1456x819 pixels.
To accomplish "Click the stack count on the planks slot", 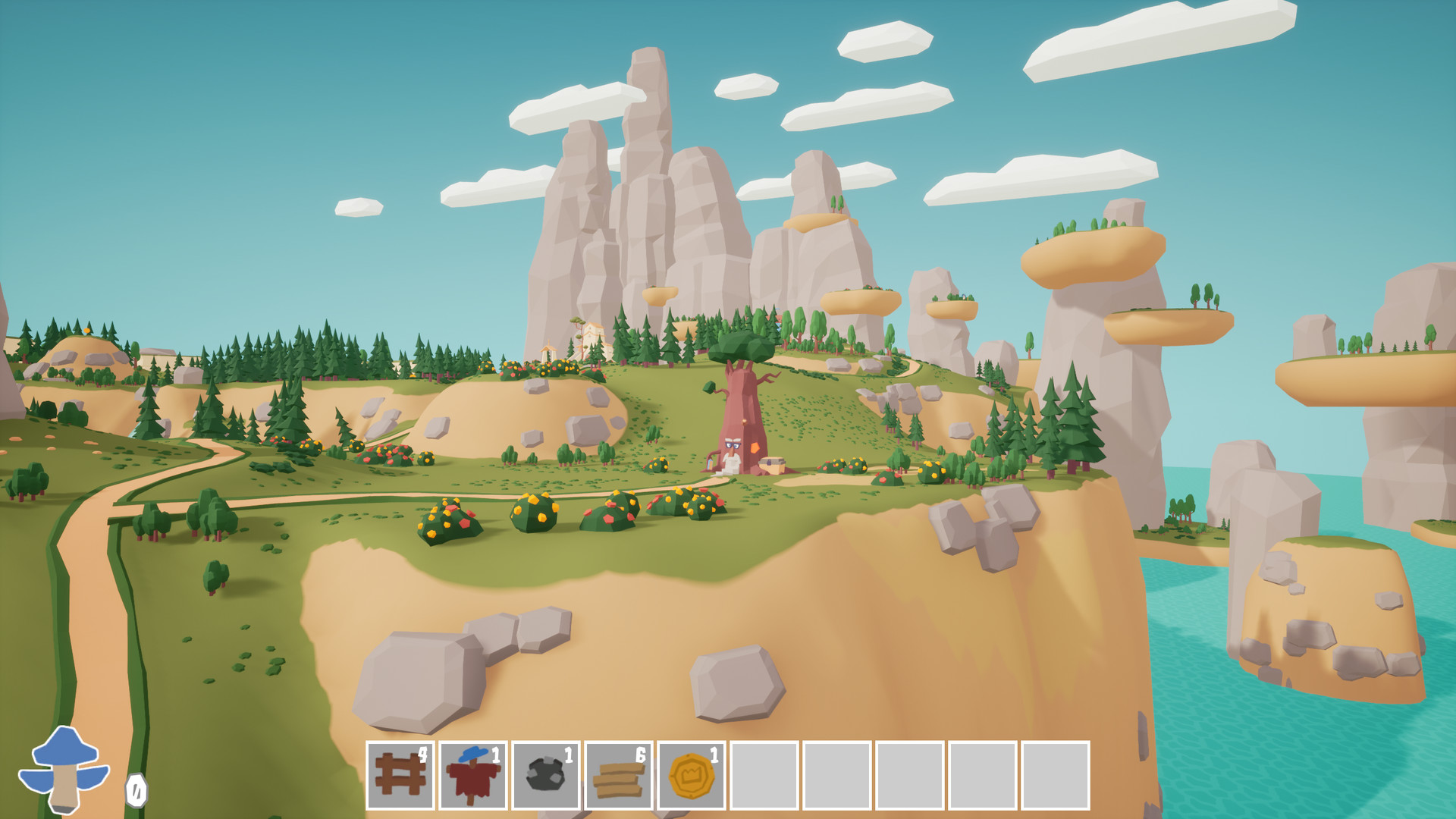I will [641, 755].
